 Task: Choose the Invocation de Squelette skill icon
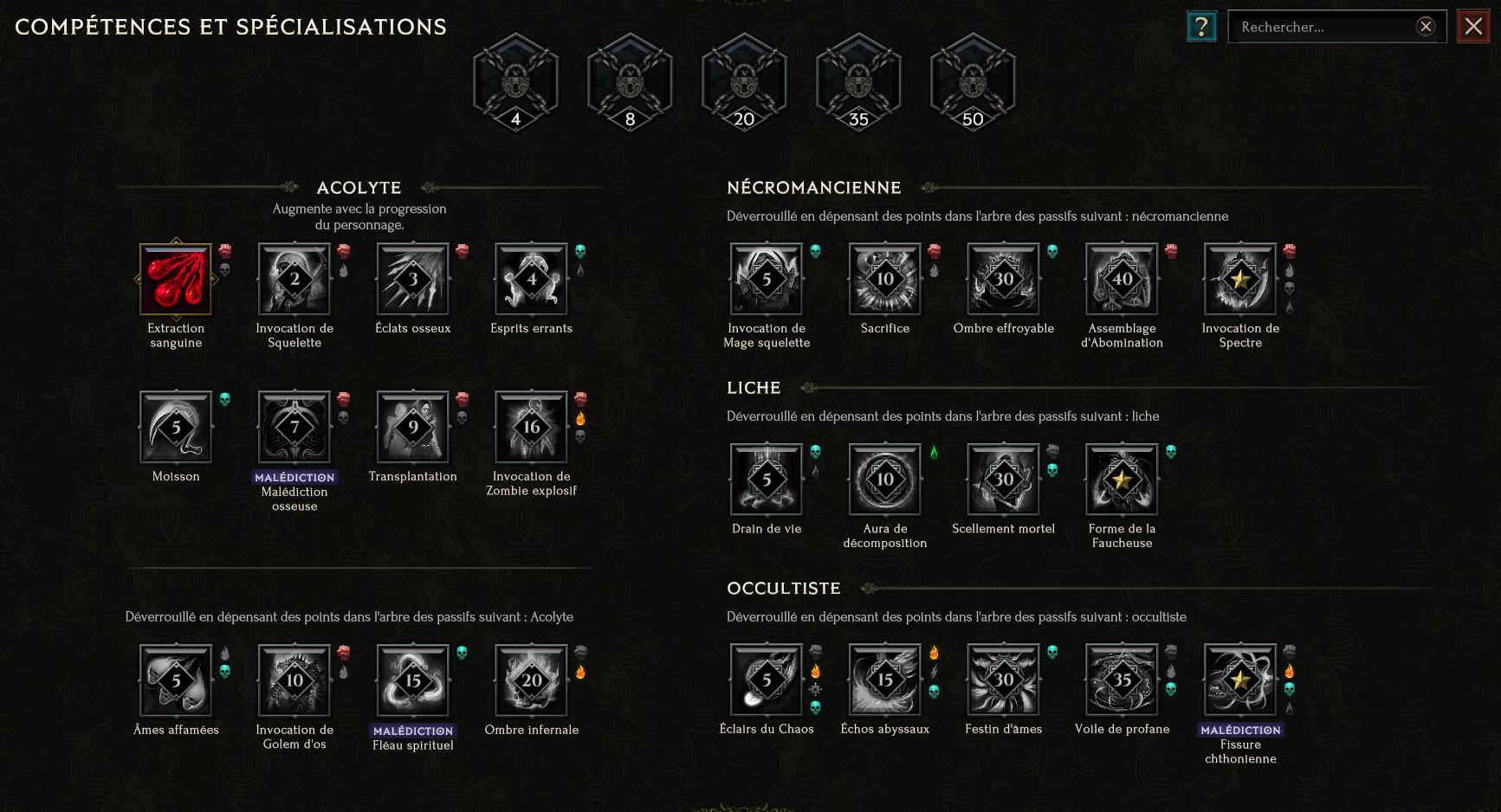click(294, 279)
